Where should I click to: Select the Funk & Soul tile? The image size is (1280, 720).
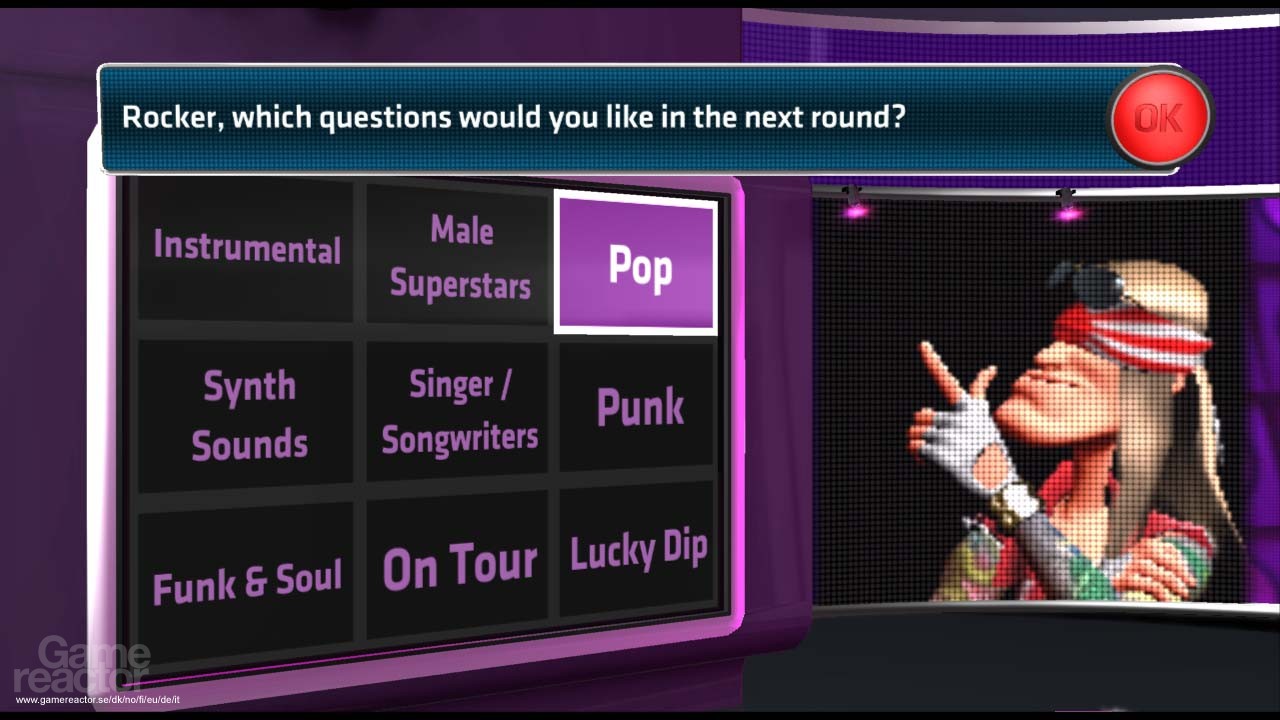pyautogui.click(x=245, y=570)
